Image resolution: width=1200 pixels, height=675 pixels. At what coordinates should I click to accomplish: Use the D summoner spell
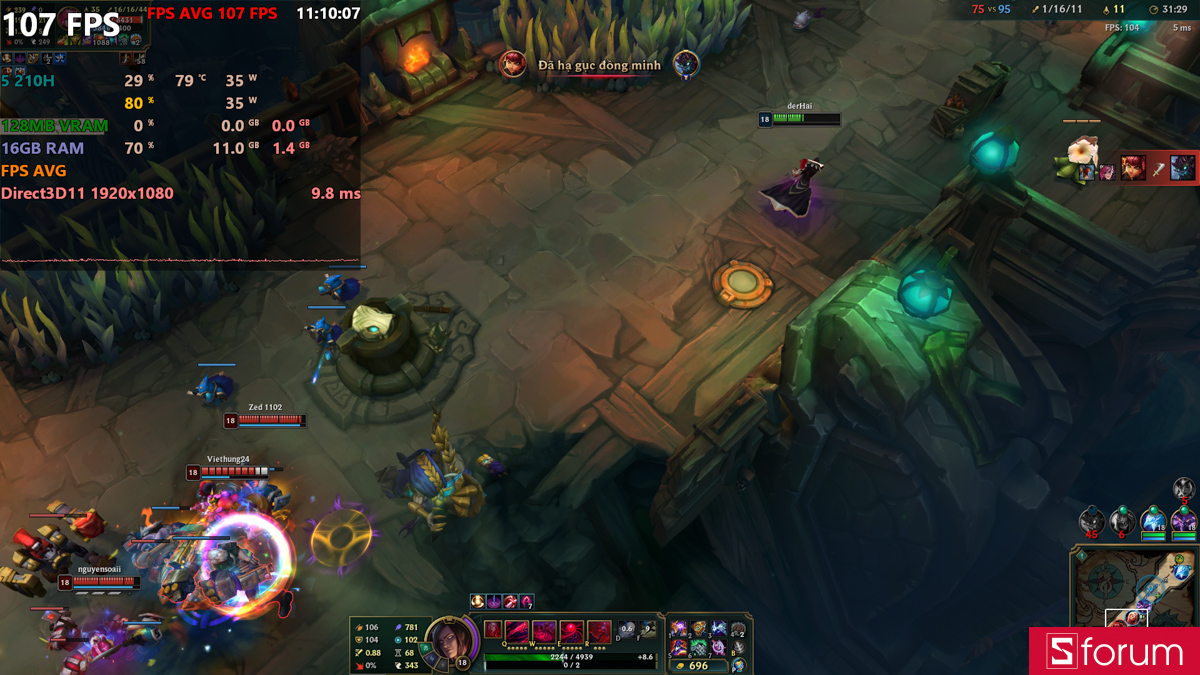[x=628, y=629]
